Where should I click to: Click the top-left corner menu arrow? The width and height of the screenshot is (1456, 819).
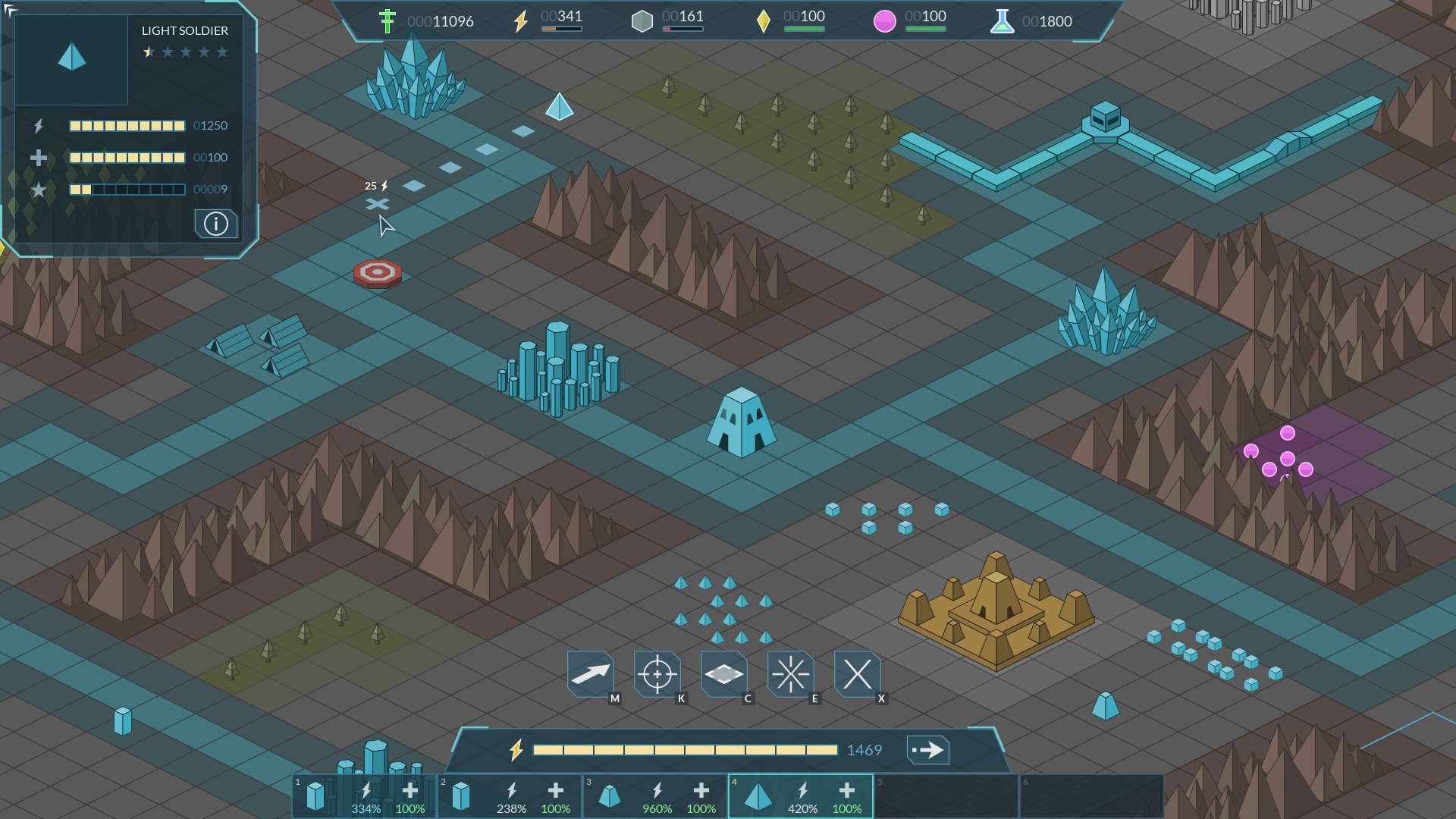click(x=9, y=9)
